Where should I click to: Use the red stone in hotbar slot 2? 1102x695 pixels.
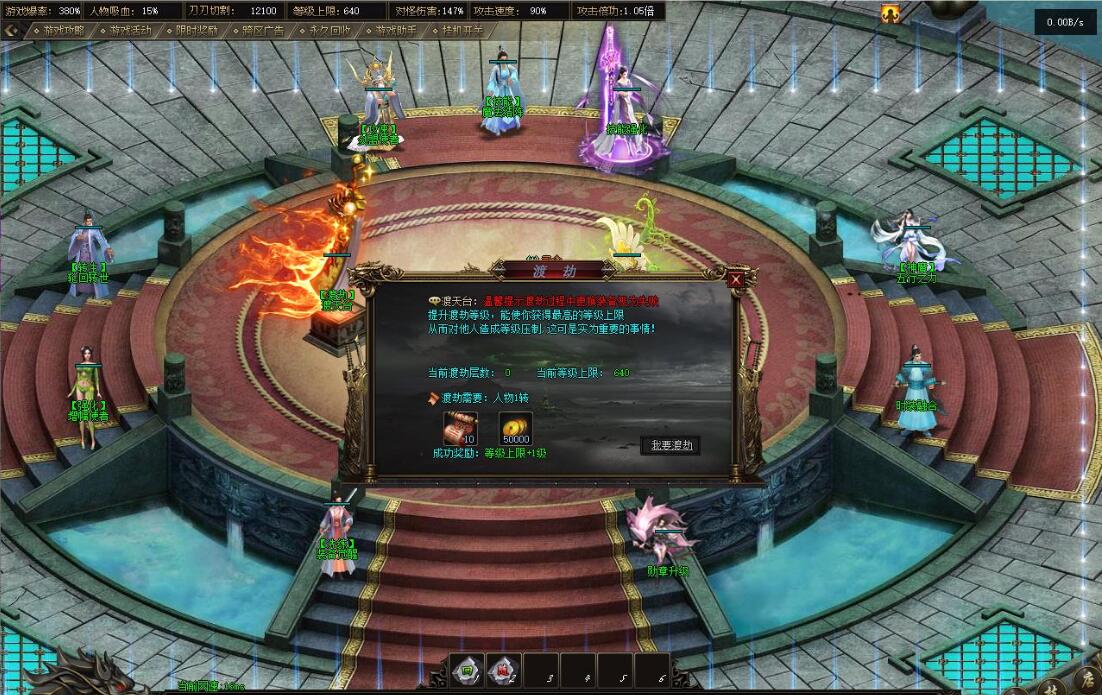coord(504,671)
